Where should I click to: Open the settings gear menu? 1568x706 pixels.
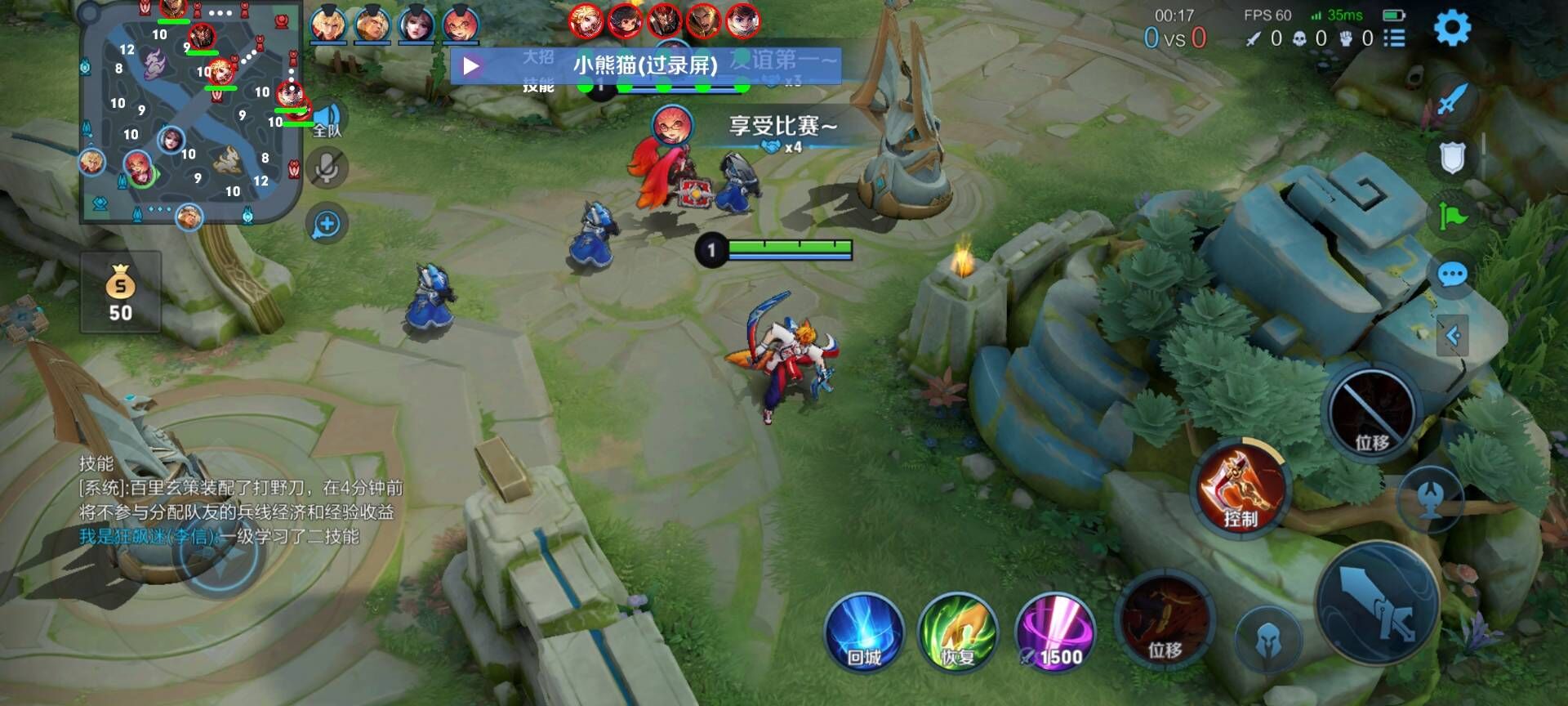[1452, 29]
